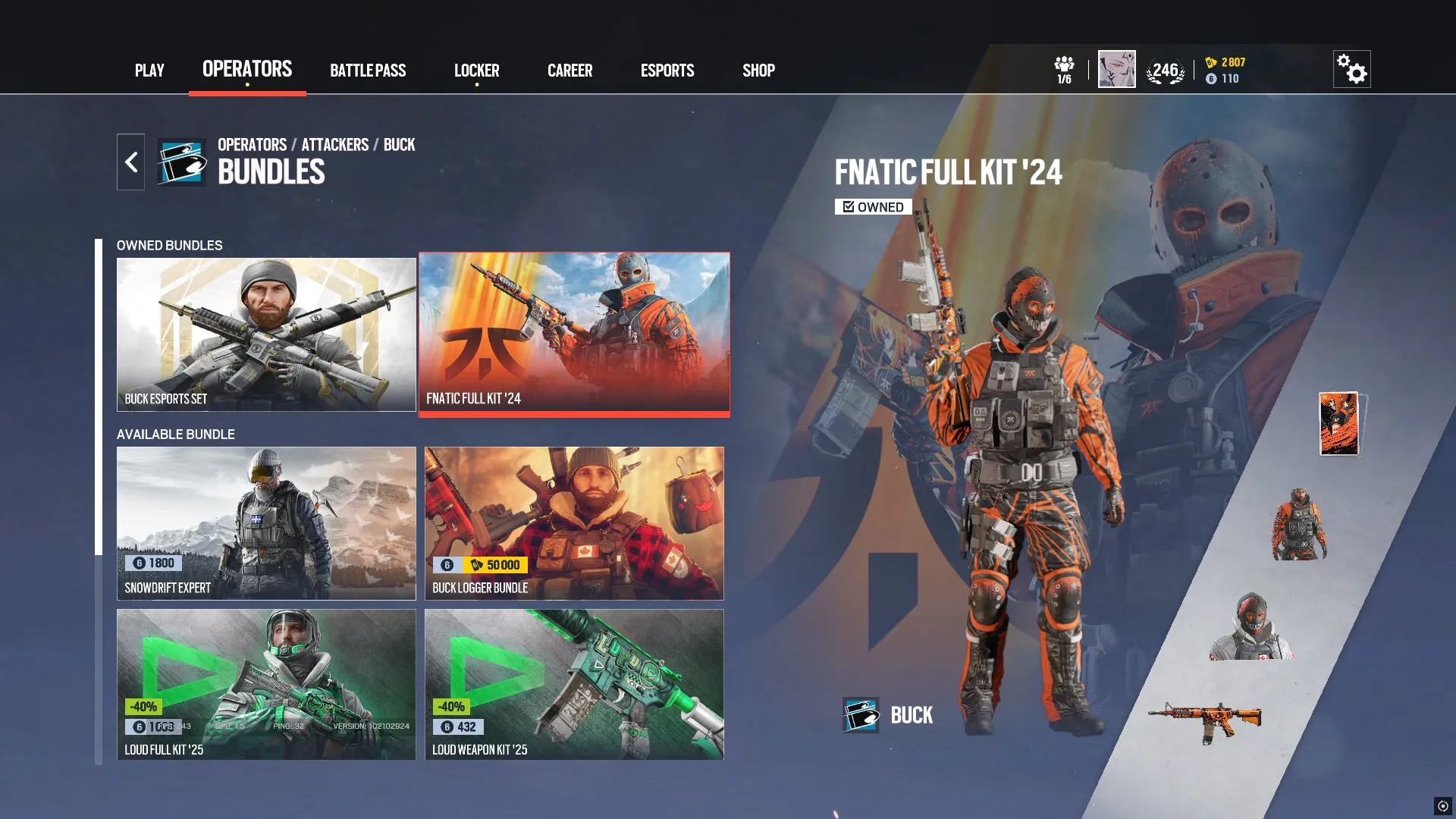Click the squad members 1/6 icon
This screenshot has width=1456, height=819.
pyautogui.click(x=1064, y=68)
